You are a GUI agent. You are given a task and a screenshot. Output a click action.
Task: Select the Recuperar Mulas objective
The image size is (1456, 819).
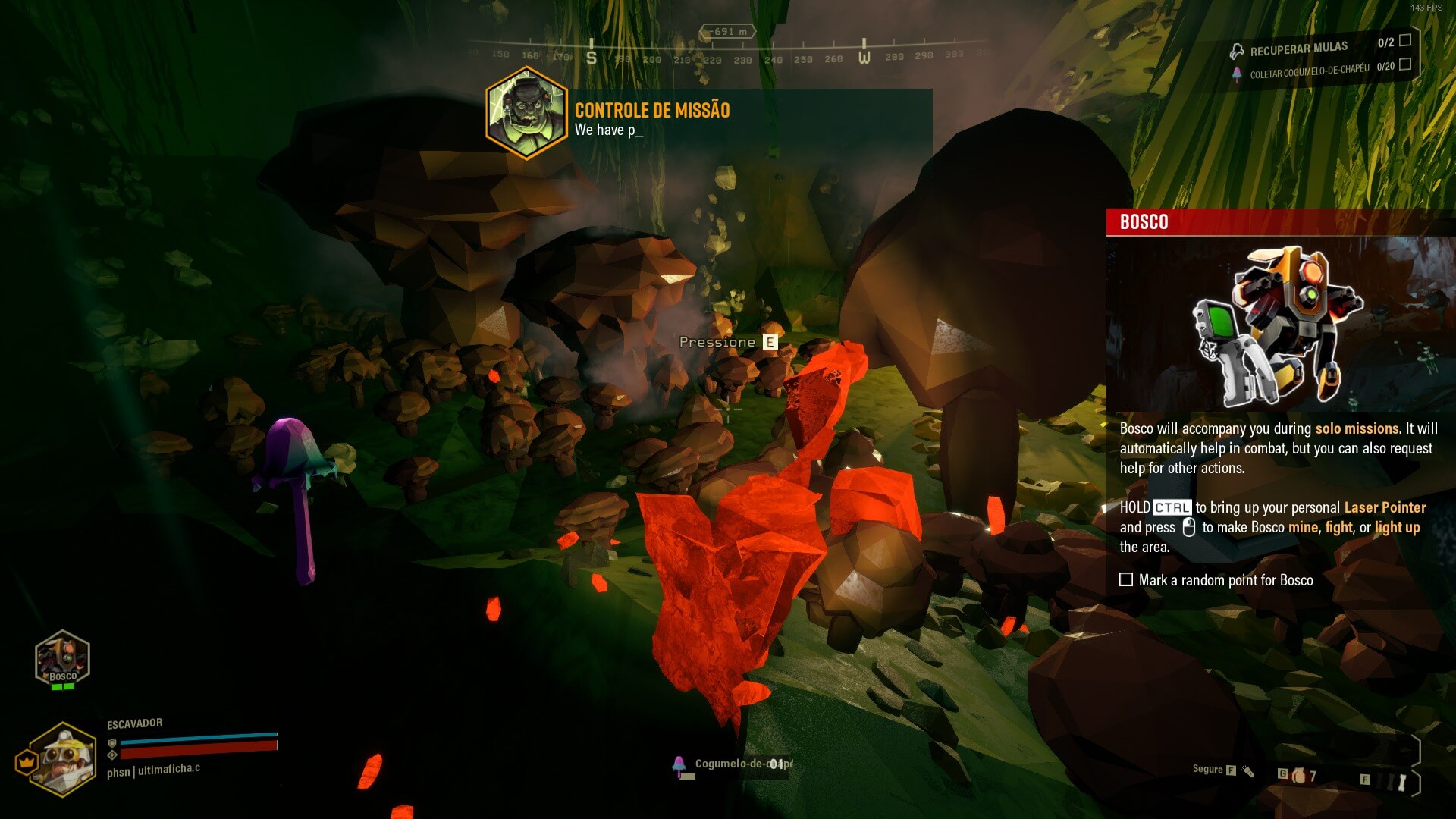1298,49
